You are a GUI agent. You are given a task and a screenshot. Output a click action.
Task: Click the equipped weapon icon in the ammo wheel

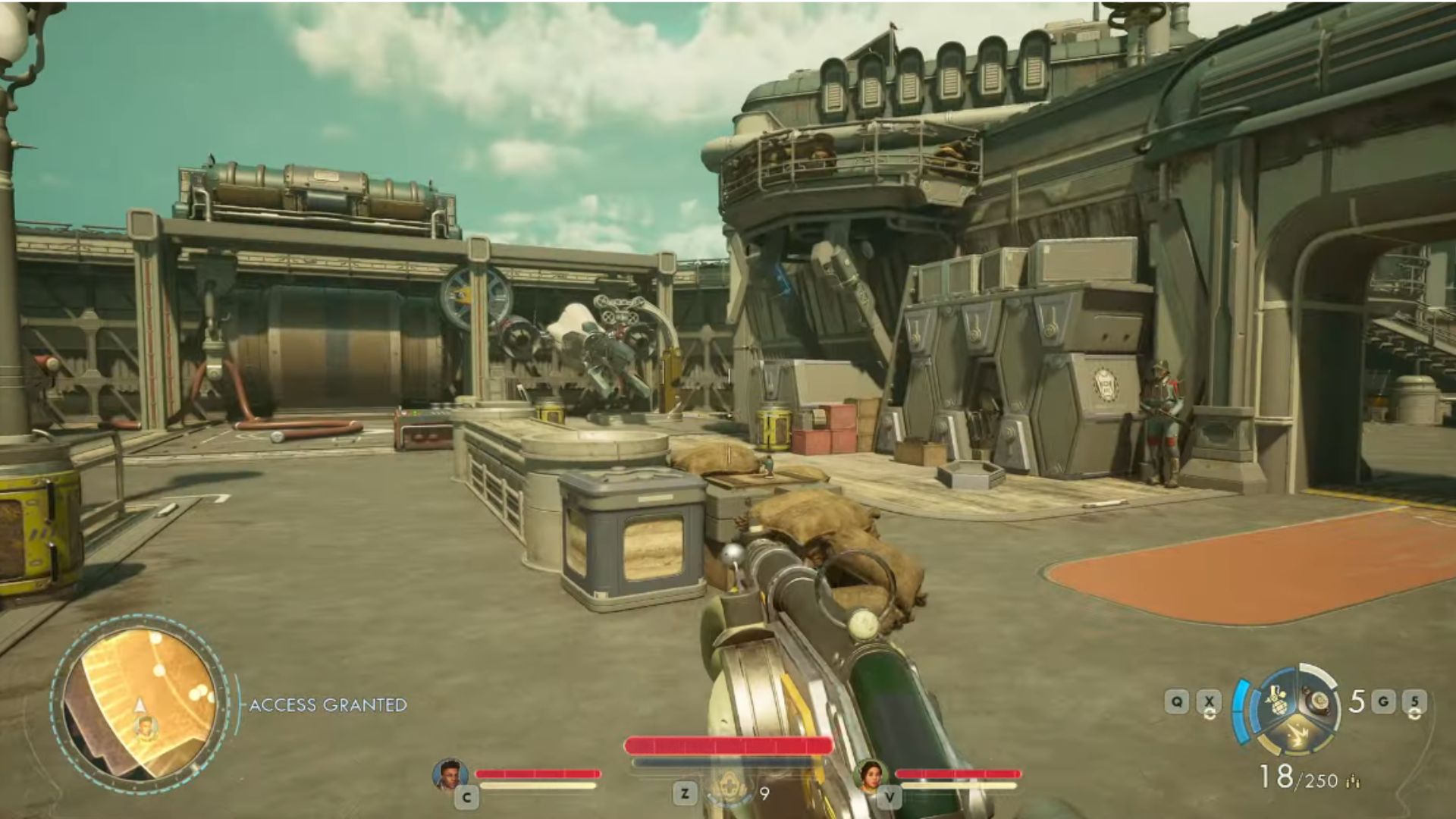1319,700
